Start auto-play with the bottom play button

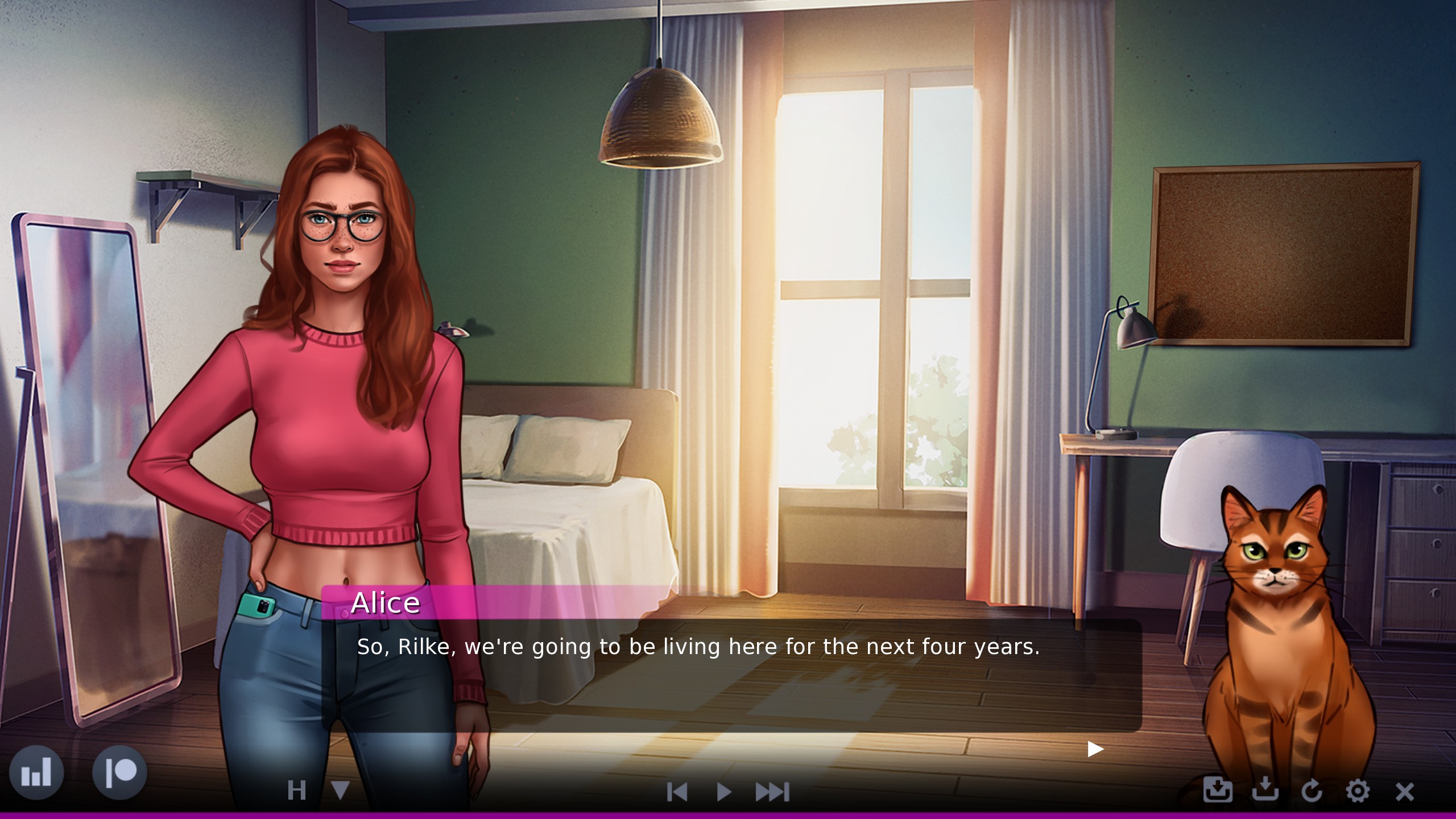(723, 792)
